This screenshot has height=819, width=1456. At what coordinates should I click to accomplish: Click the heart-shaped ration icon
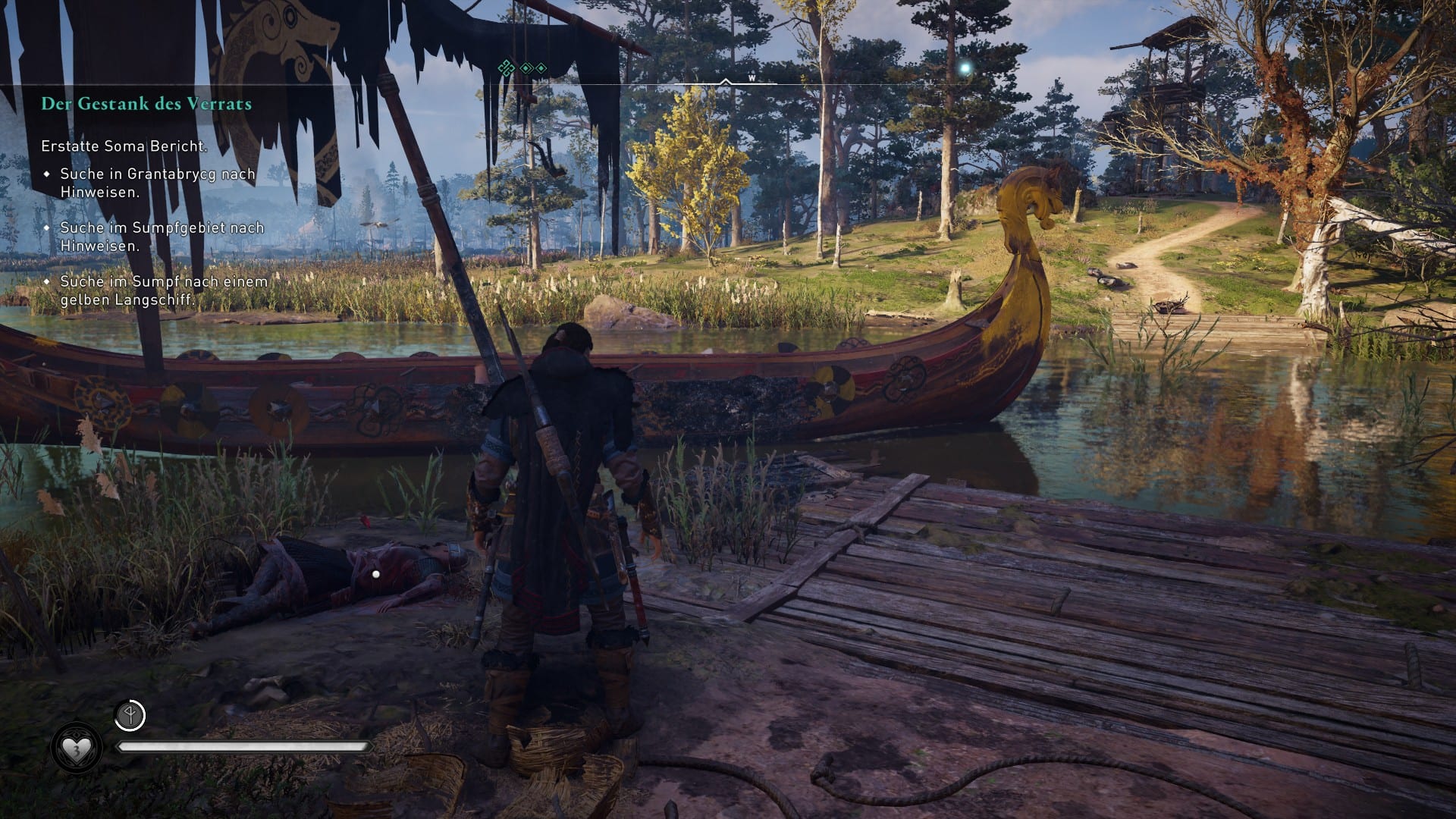point(76,750)
